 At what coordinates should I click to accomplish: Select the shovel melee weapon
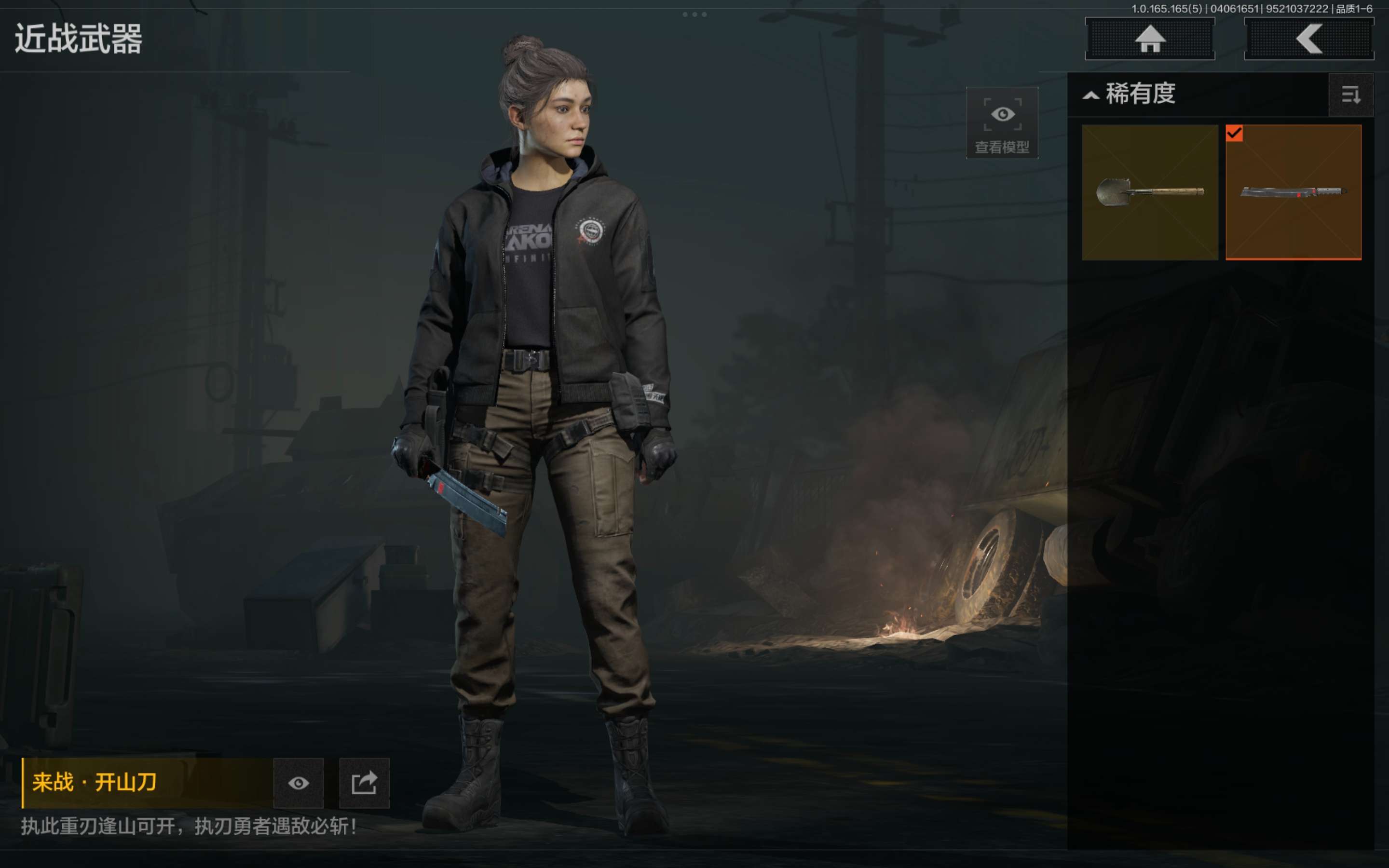coord(1149,192)
